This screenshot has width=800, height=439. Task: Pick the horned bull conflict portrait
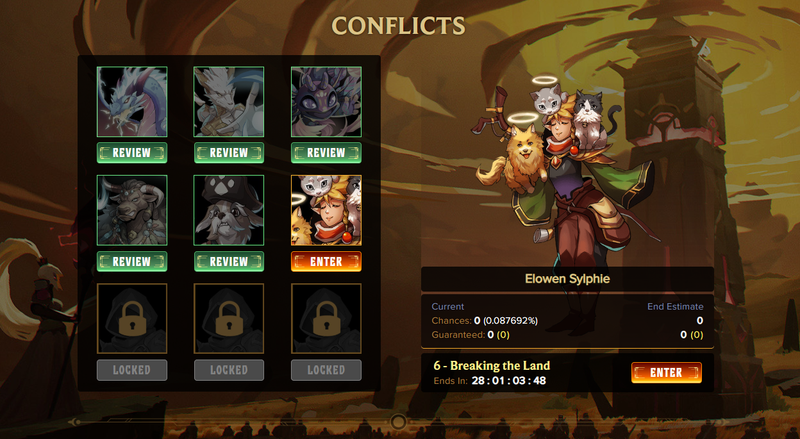coord(132,210)
